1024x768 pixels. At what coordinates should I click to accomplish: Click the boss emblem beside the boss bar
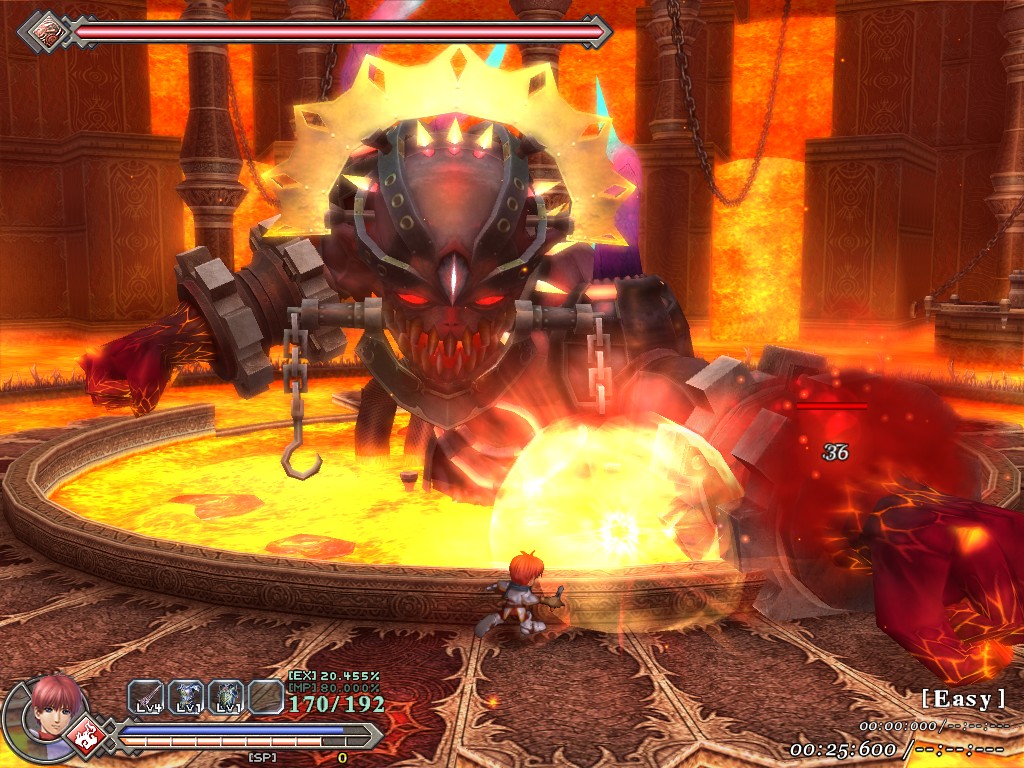[44, 31]
